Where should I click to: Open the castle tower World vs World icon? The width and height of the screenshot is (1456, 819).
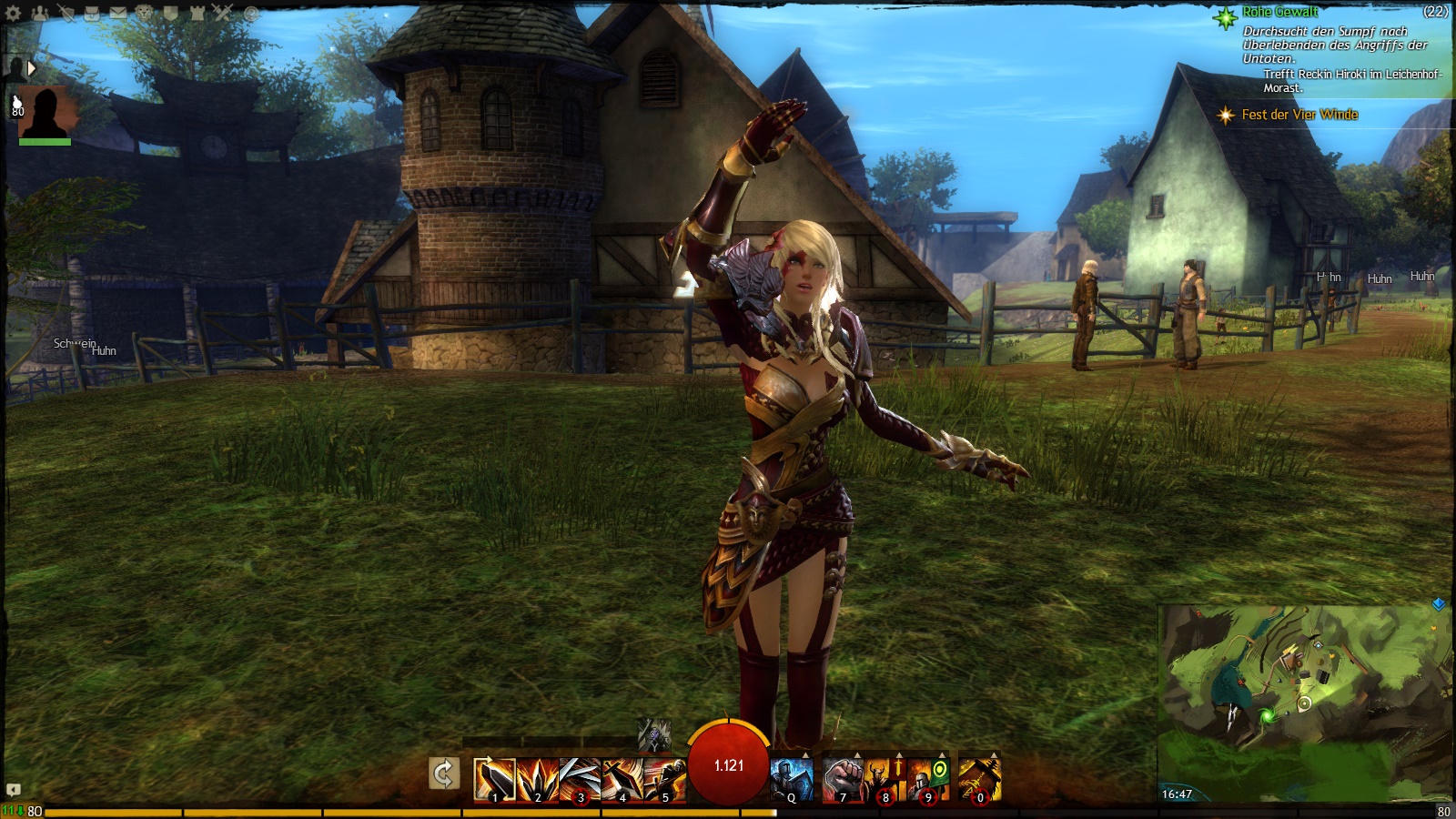tap(197, 14)
